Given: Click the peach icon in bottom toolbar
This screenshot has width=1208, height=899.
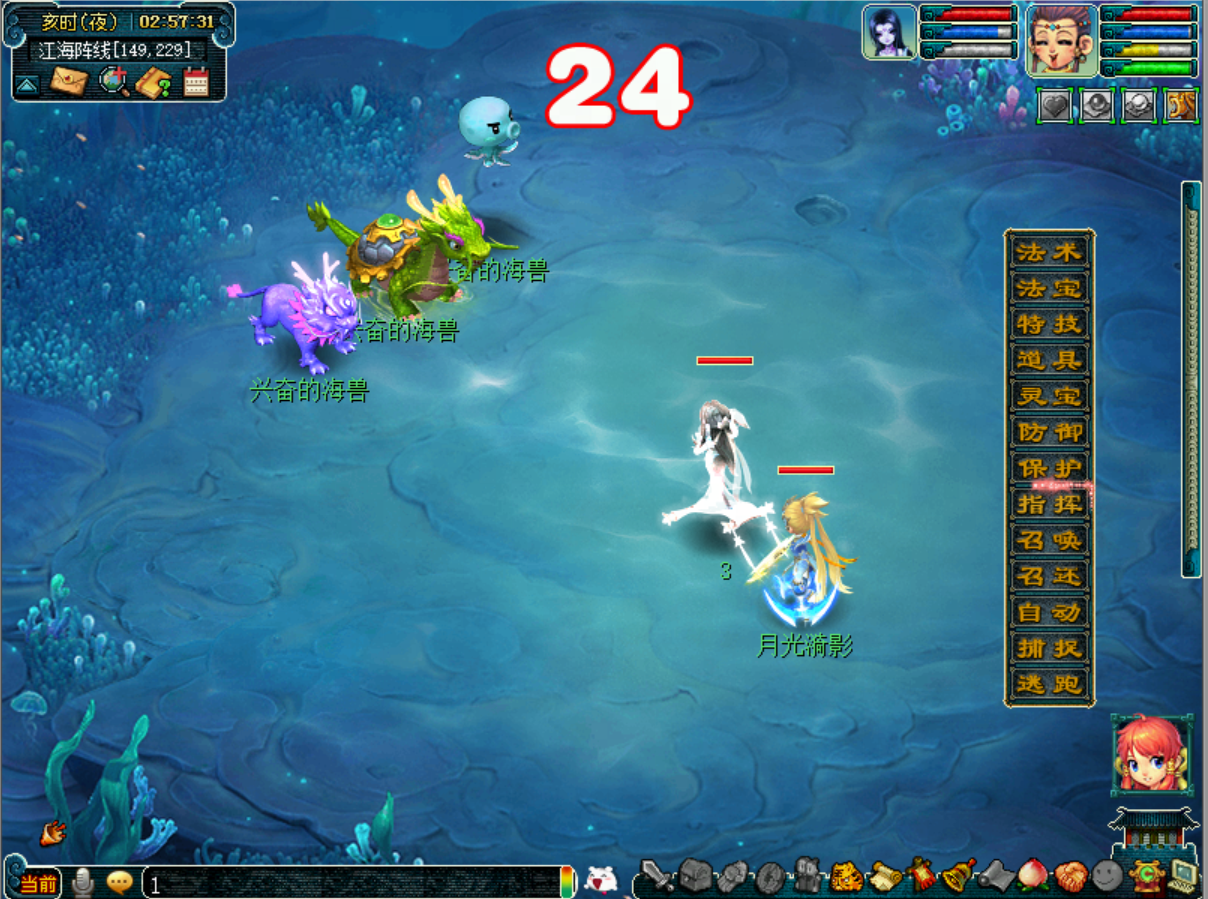Looking at the screenshot, I should (1030, 877).
